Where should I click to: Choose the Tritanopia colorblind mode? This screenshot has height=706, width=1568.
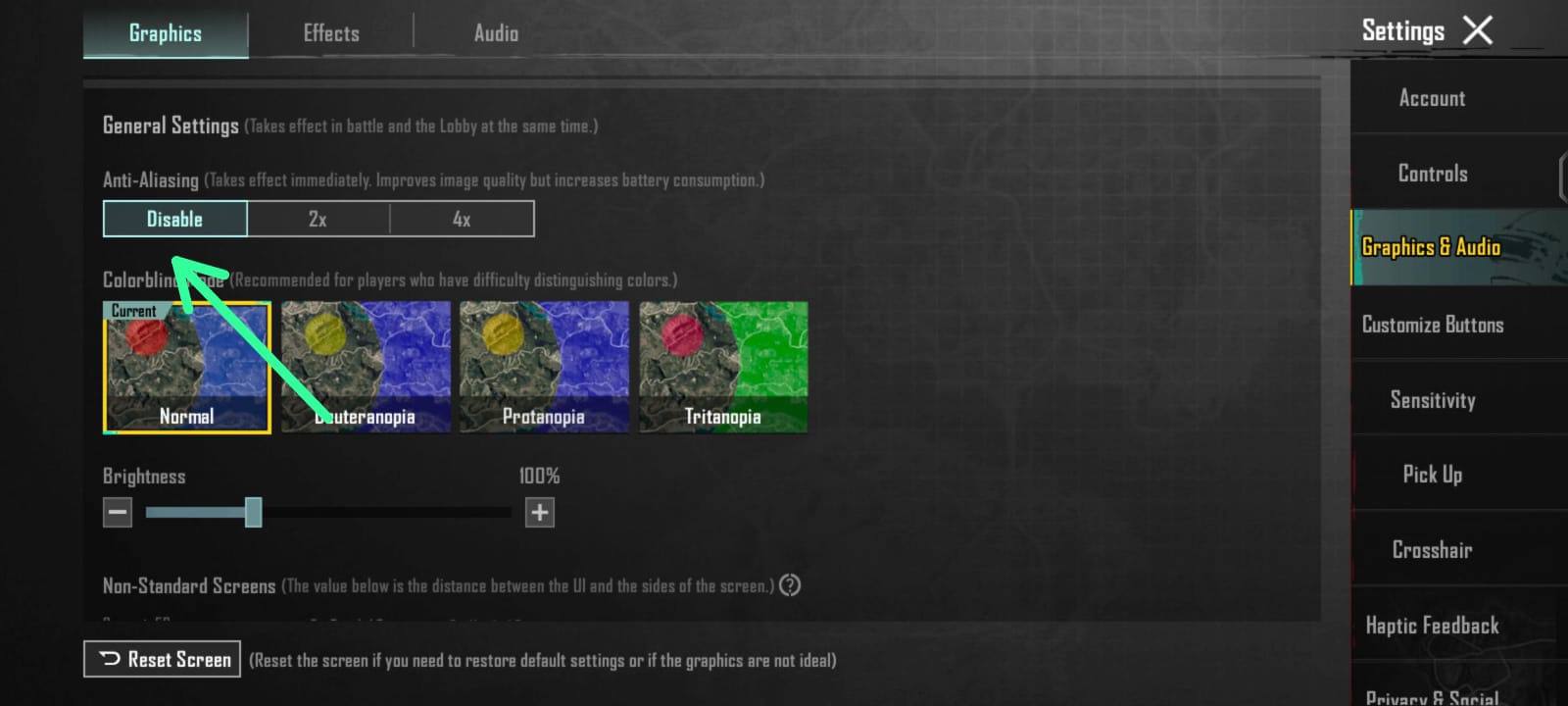pyautogui.click(x=723, y=367)
